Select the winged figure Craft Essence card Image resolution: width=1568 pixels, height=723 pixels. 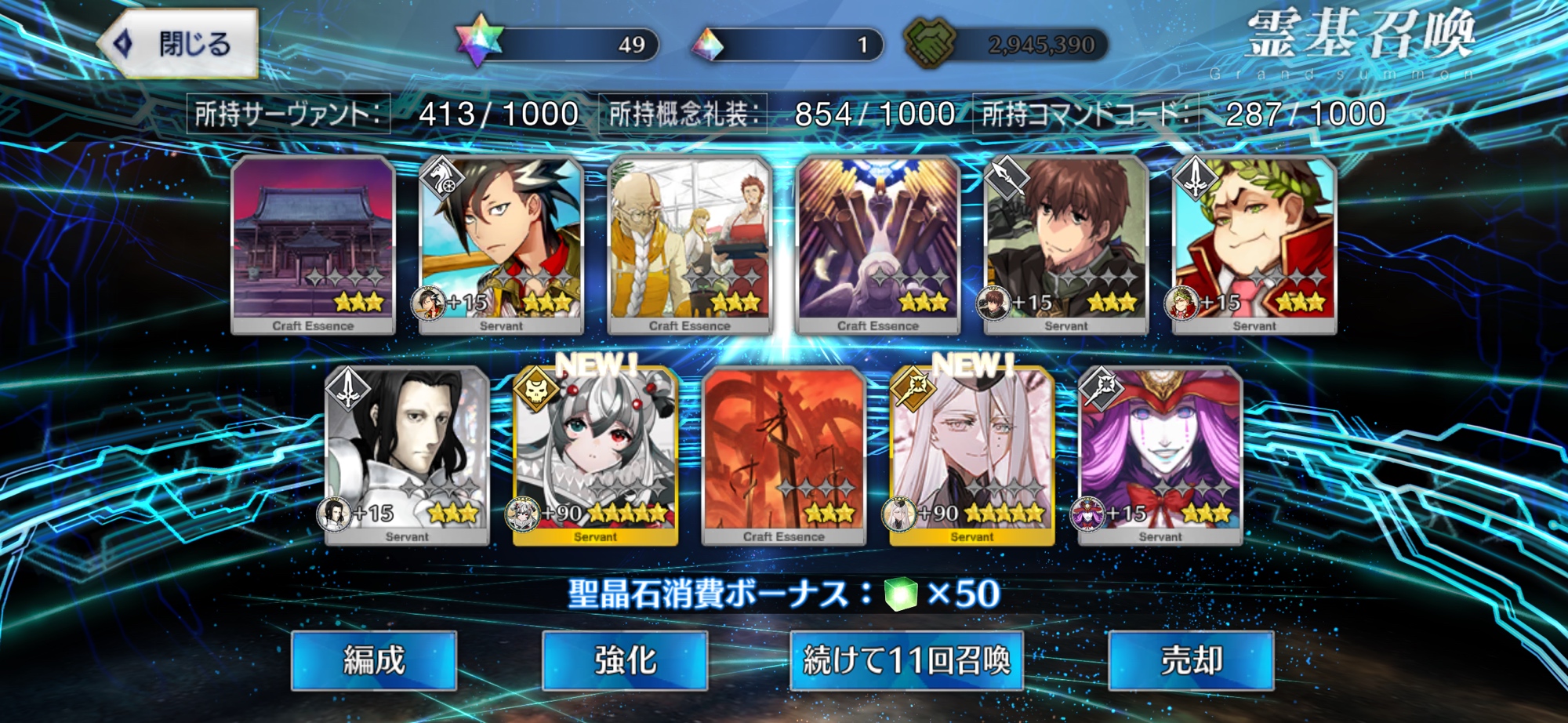(877, 245)
